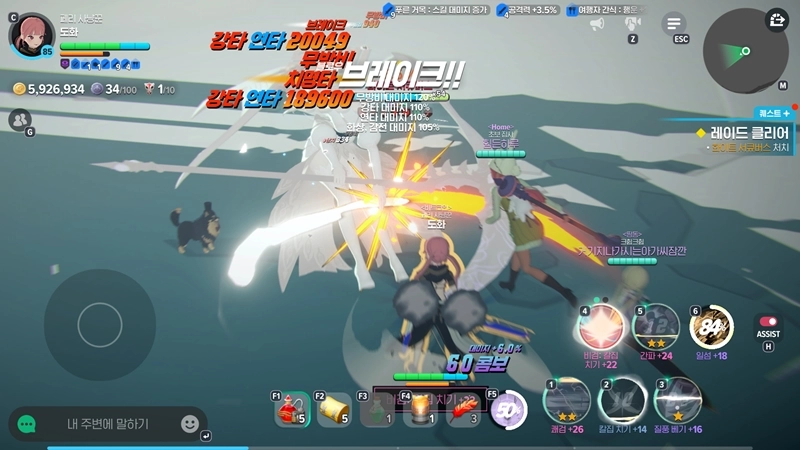Image resolution: width=800 pixels, height=450 pixels.
Task: Toggle the camera gesture mode icon
Action: (x=633, y=23)
